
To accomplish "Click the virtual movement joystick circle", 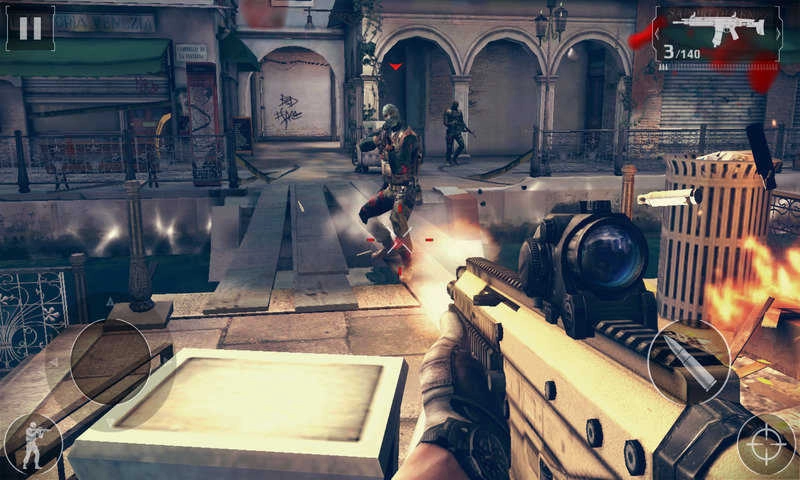I will 110,362.
